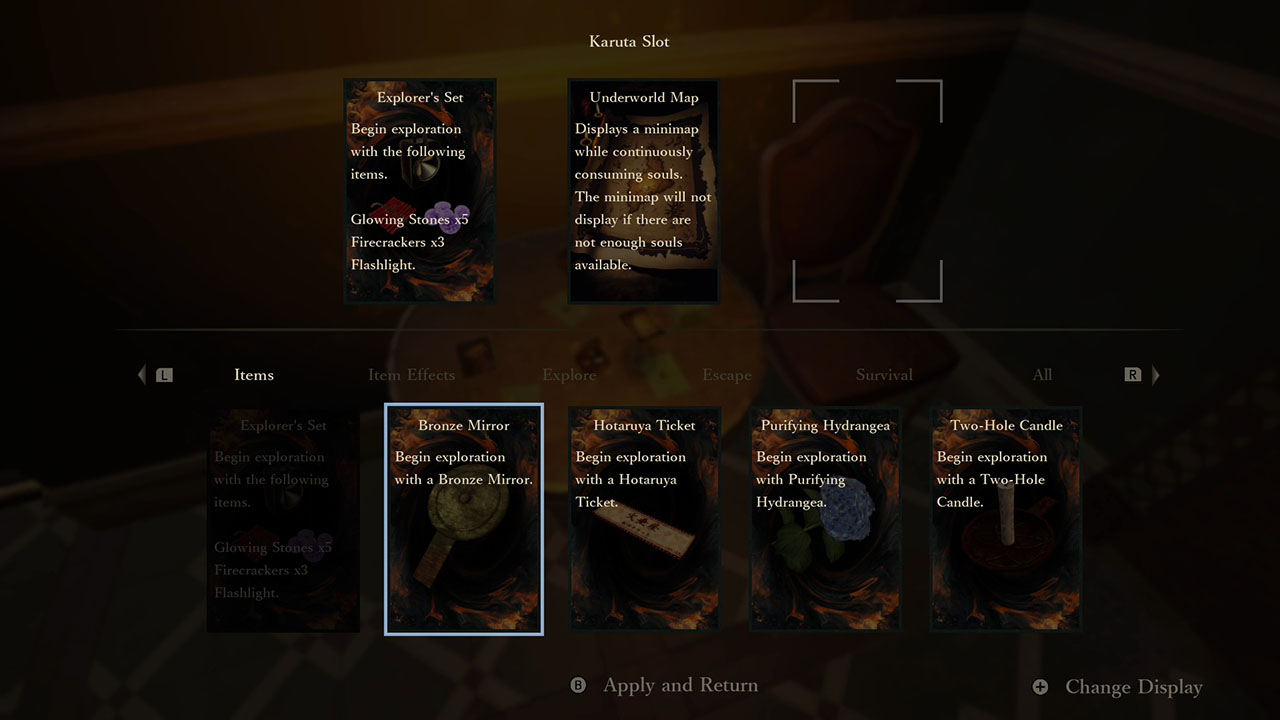Switch to the Explore tab

[569, 374]
